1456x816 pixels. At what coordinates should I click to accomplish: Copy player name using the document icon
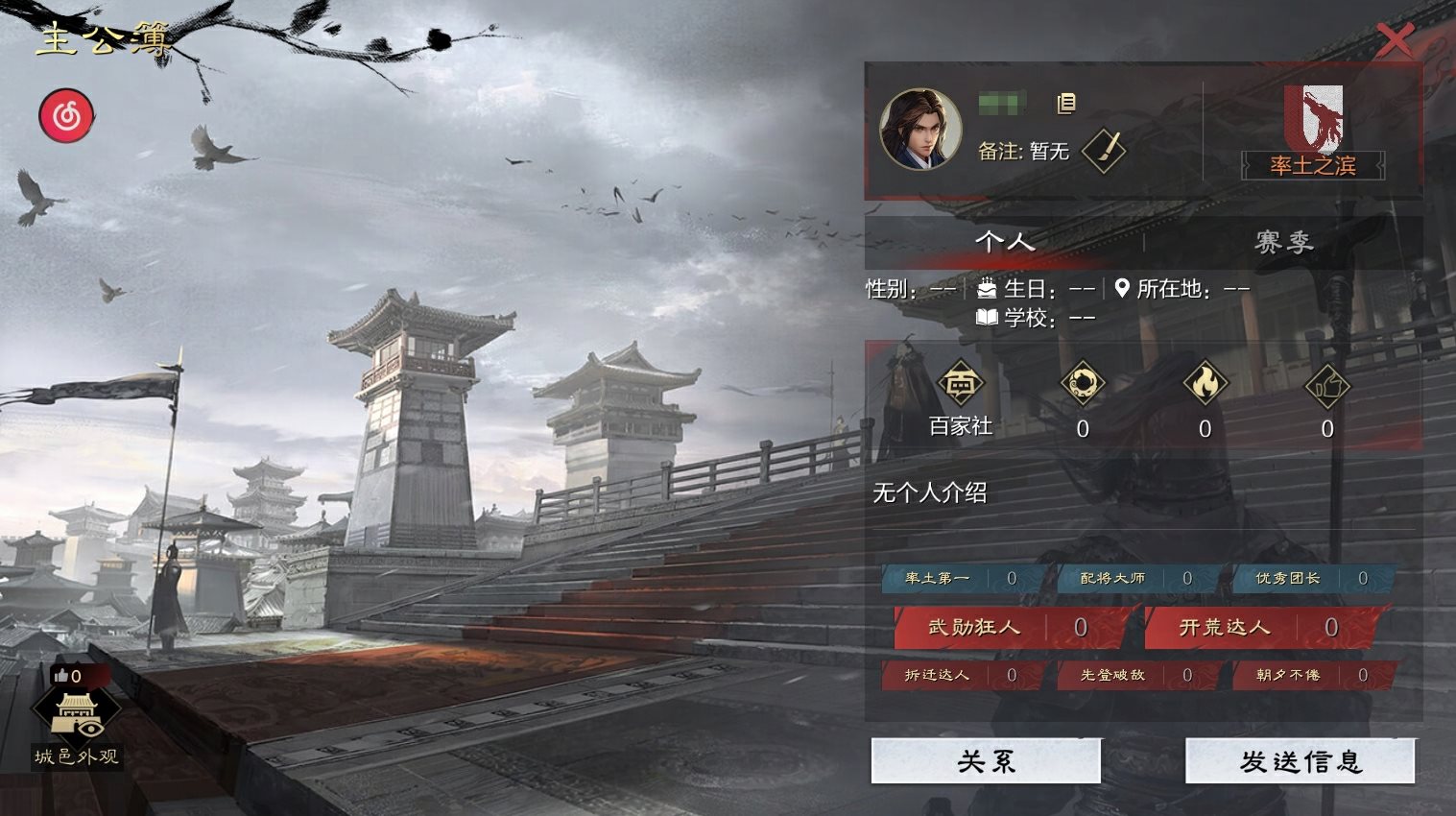[1065, 104]
